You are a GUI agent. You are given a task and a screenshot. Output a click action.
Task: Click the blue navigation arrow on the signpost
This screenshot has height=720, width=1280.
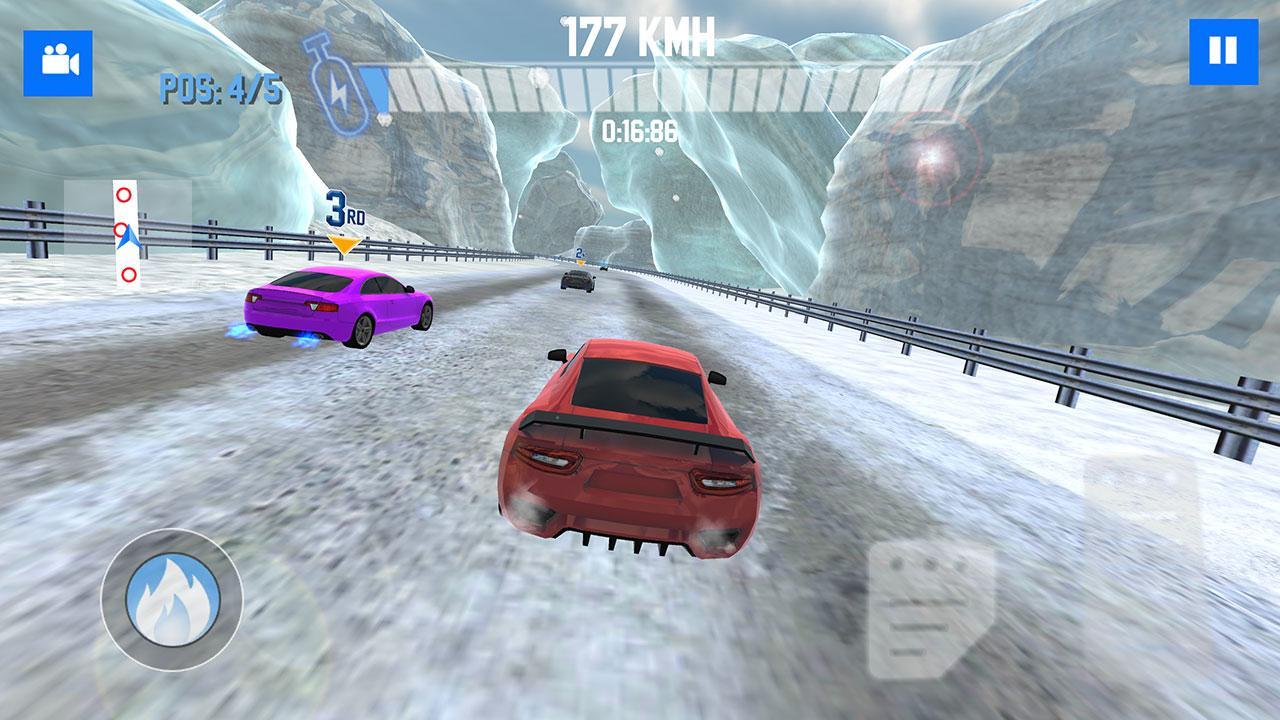pyautogui.click(x=126, y=237)
